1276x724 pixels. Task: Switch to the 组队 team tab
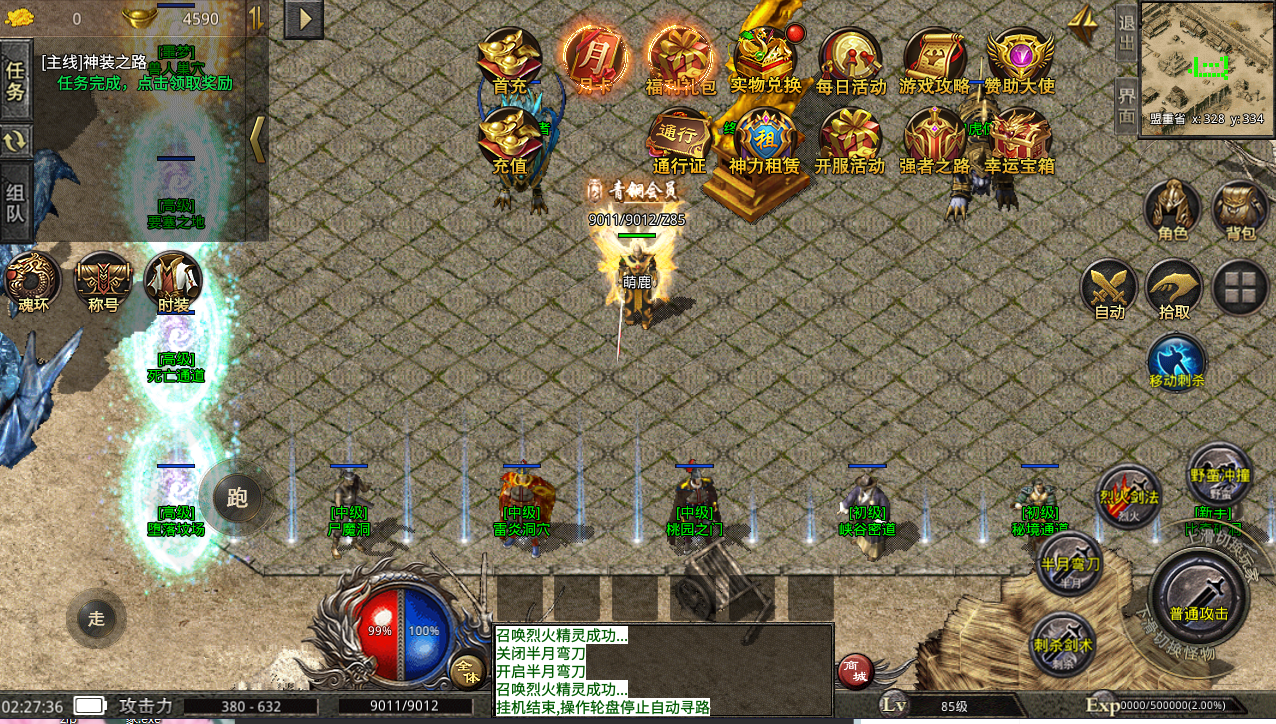(15, 203)
